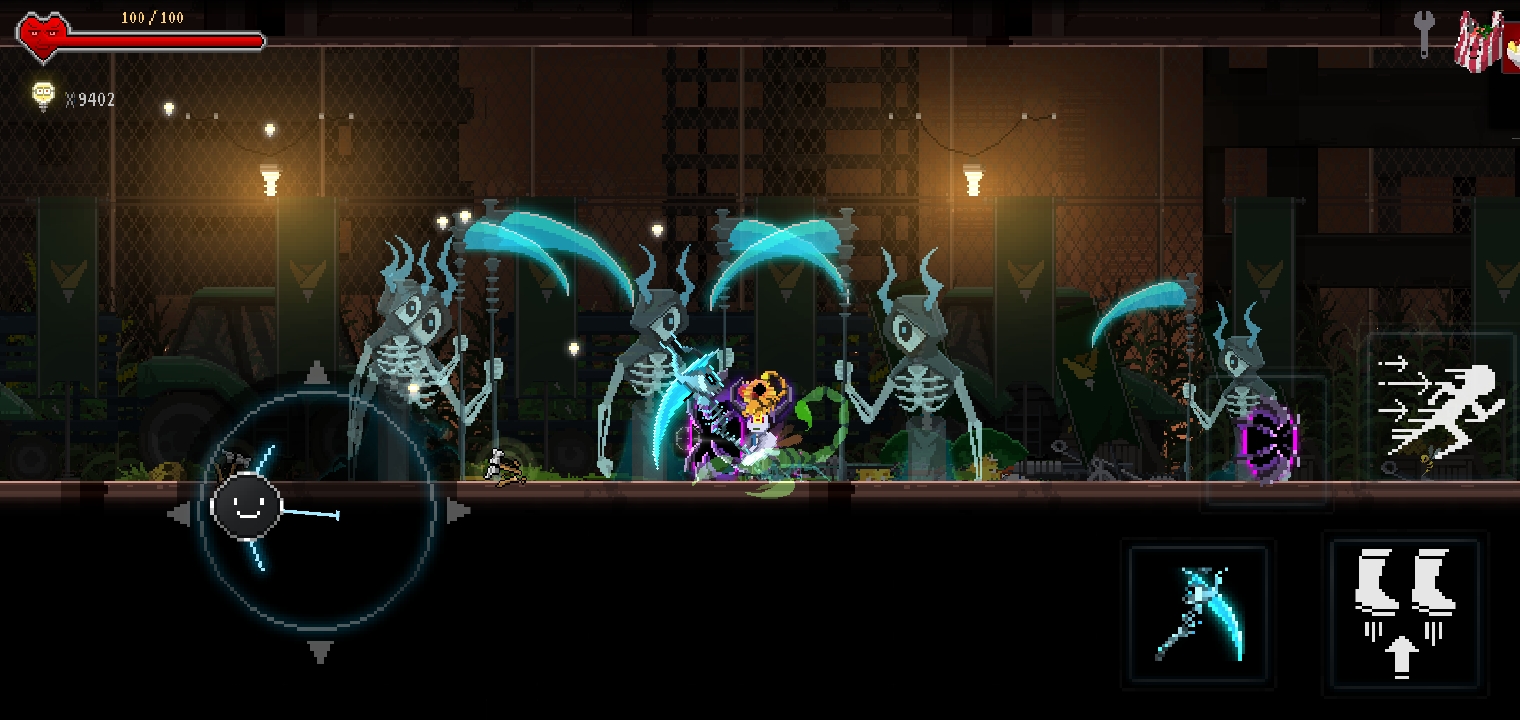Attack with the scythe weapon button
The width and height of the screenshot is (1520, 720).
[x=1199, y=613]
